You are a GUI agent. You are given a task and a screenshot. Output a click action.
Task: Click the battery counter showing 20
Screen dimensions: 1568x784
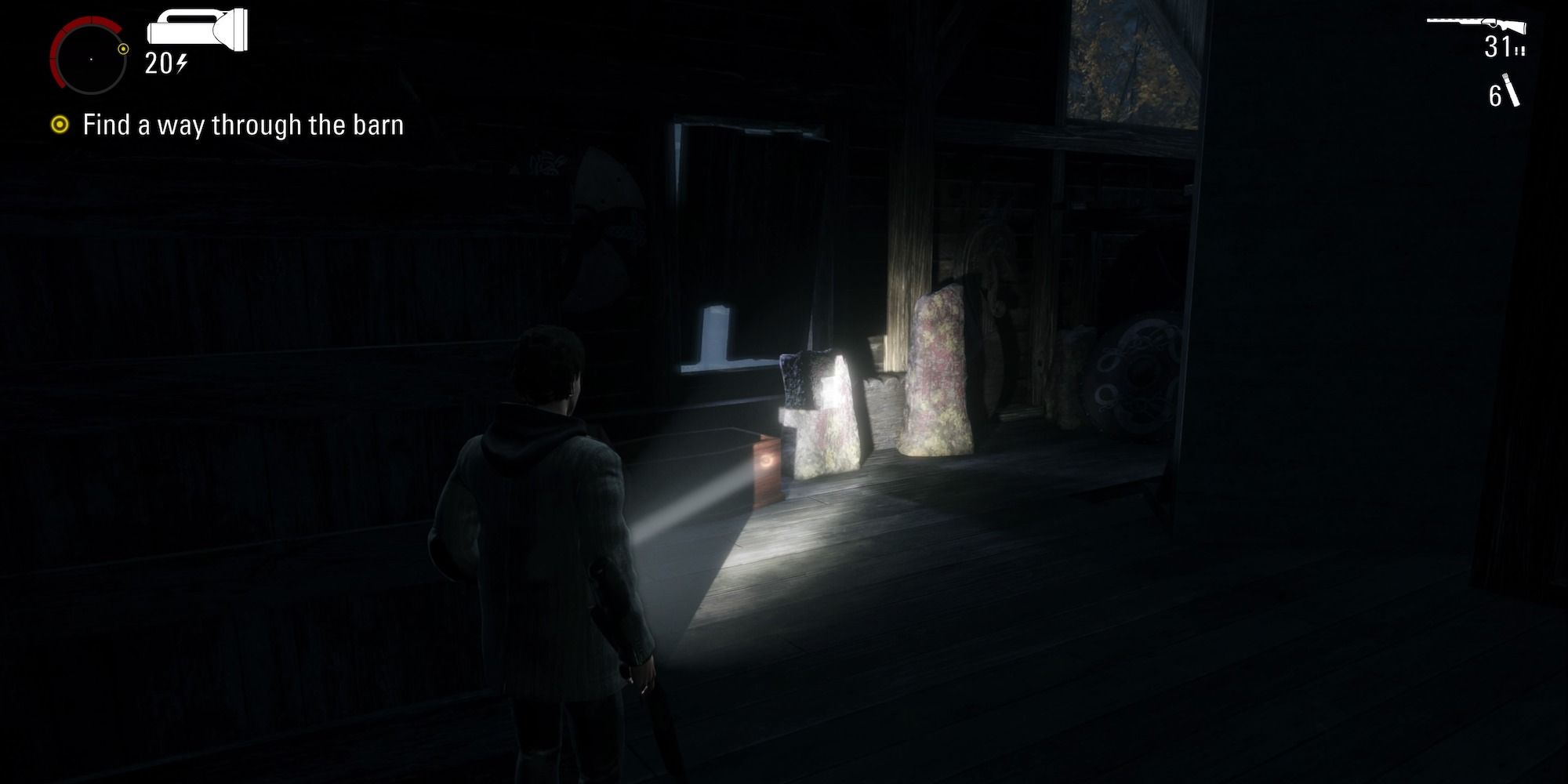click(159, 63)
